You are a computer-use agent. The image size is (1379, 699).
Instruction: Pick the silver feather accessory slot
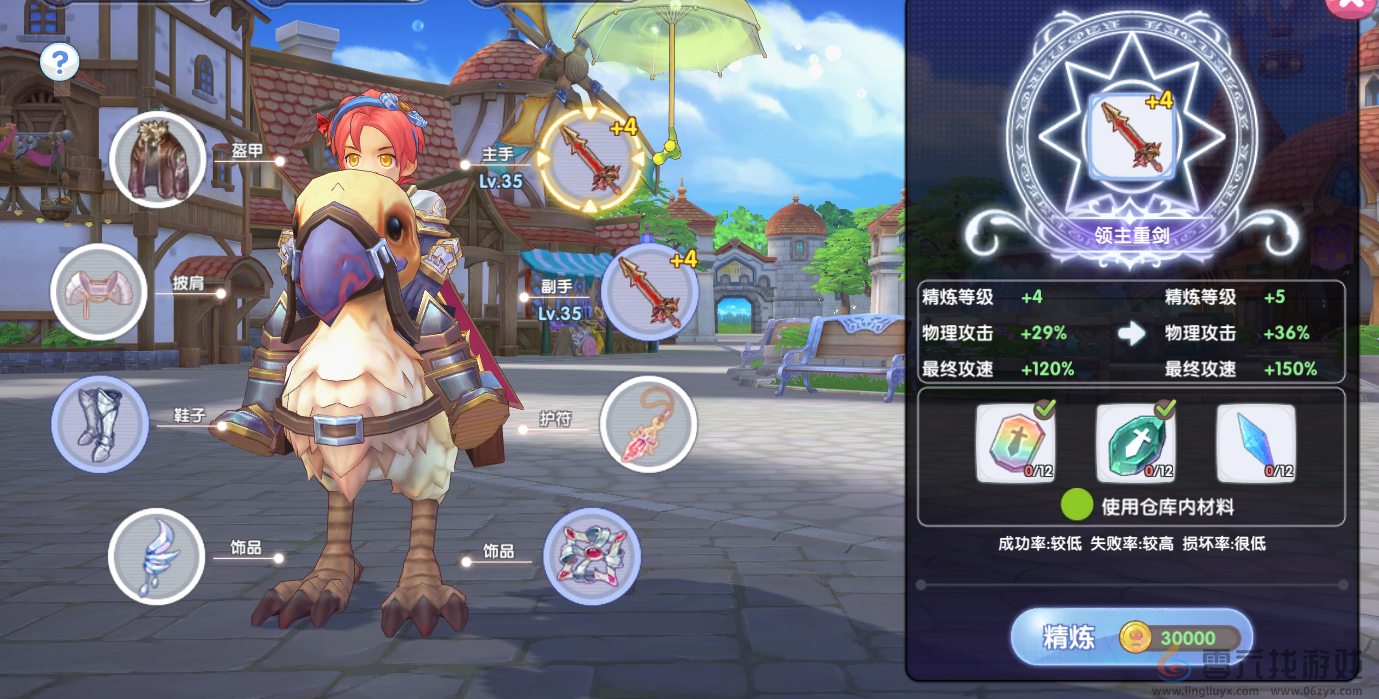(x=156, y=556)
